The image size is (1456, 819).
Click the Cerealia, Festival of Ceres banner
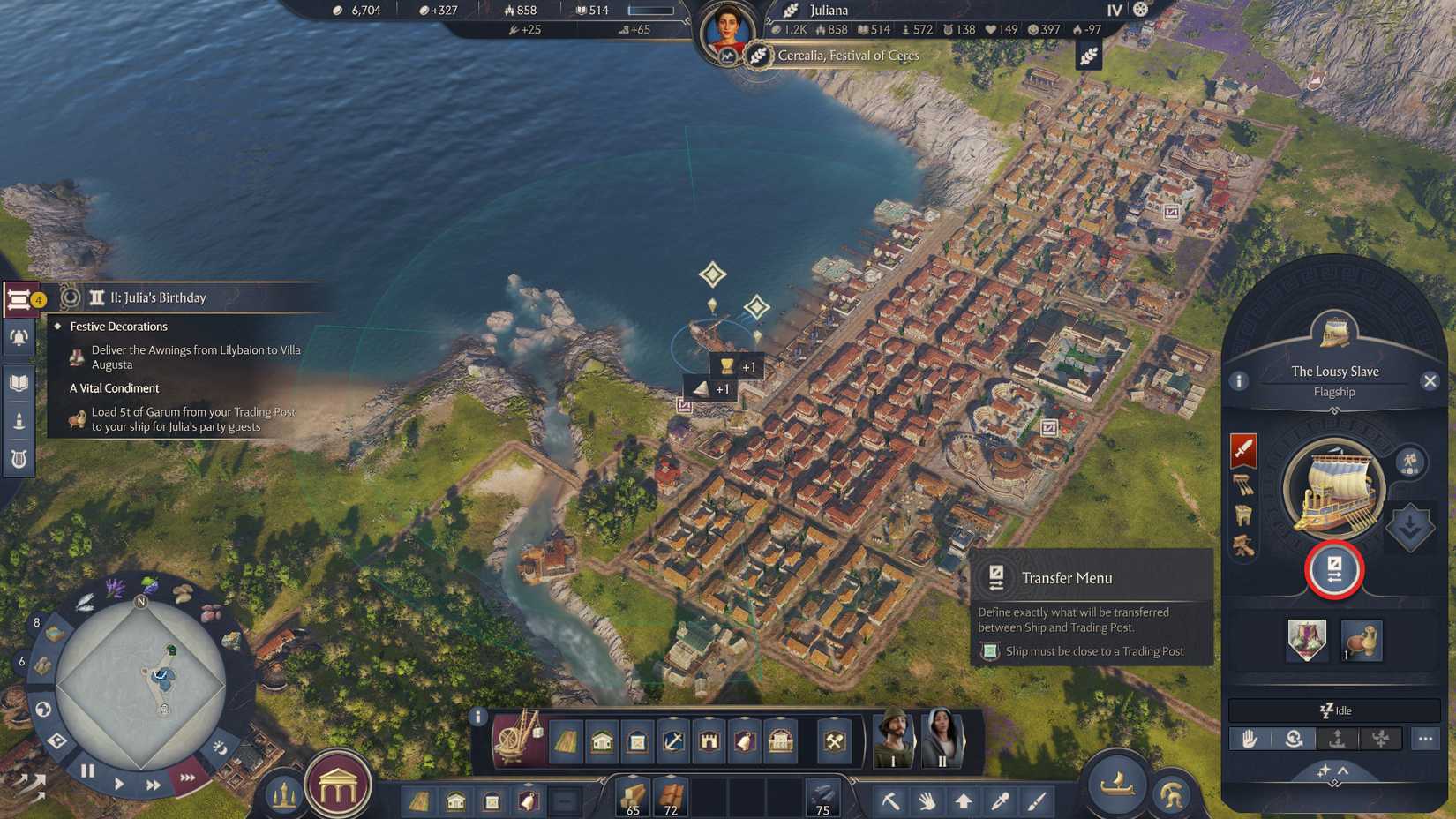pos(843,55)
